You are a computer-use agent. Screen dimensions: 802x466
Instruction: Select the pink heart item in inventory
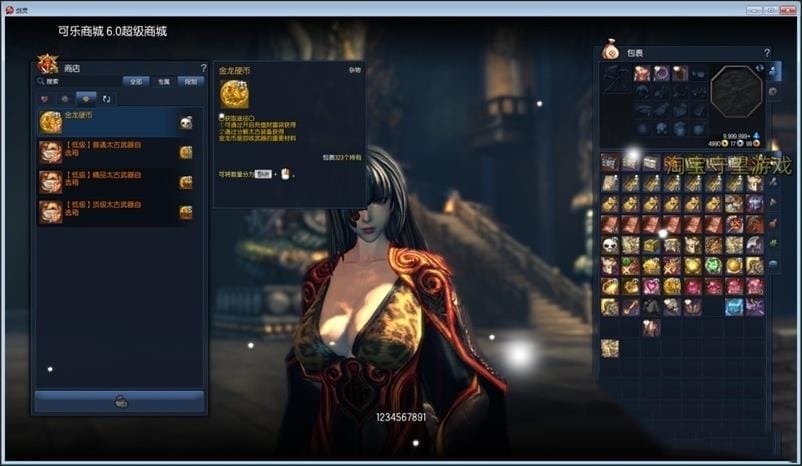[x=651, y=287]
